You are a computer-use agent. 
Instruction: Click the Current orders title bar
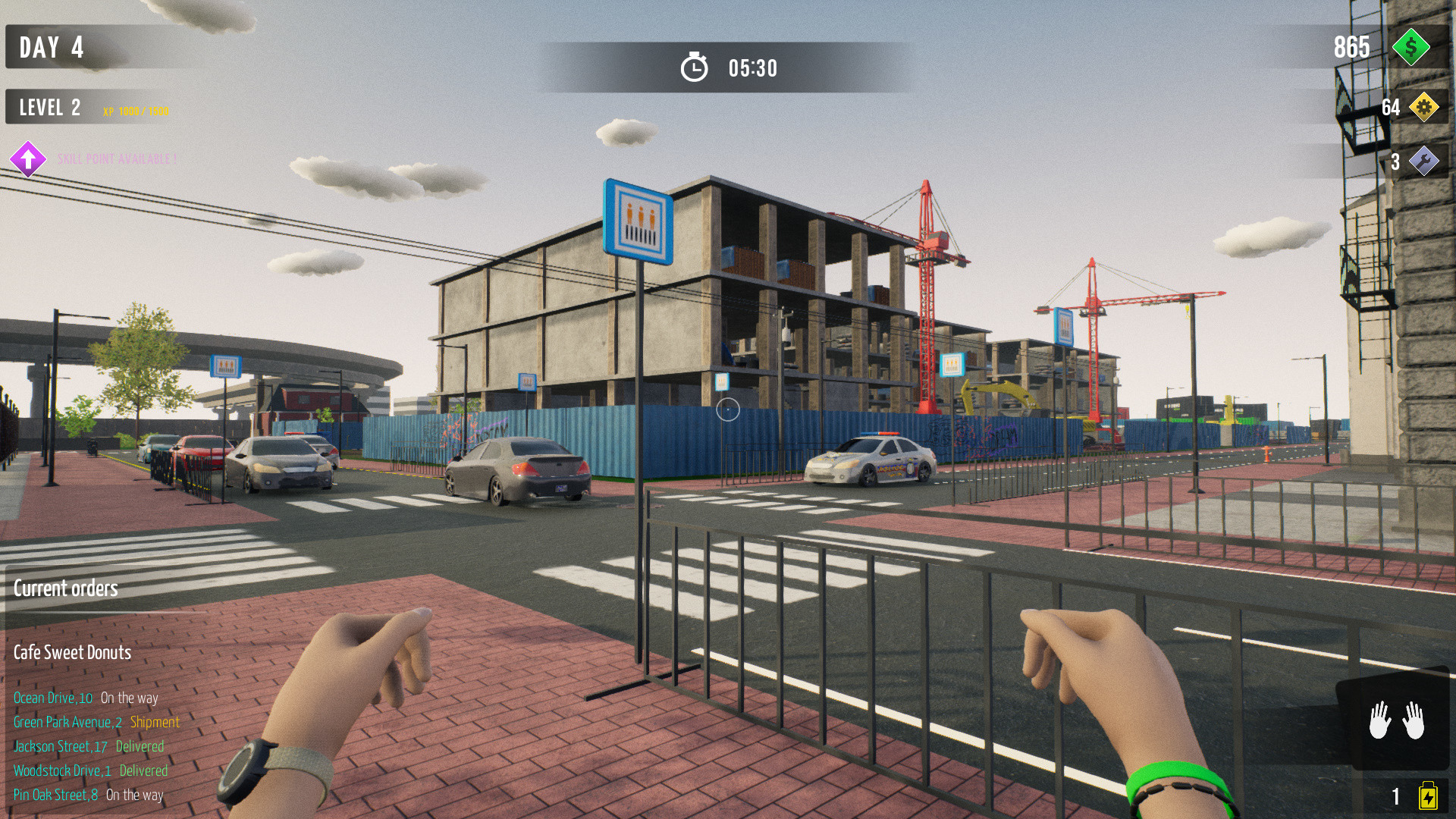(66, 588)
